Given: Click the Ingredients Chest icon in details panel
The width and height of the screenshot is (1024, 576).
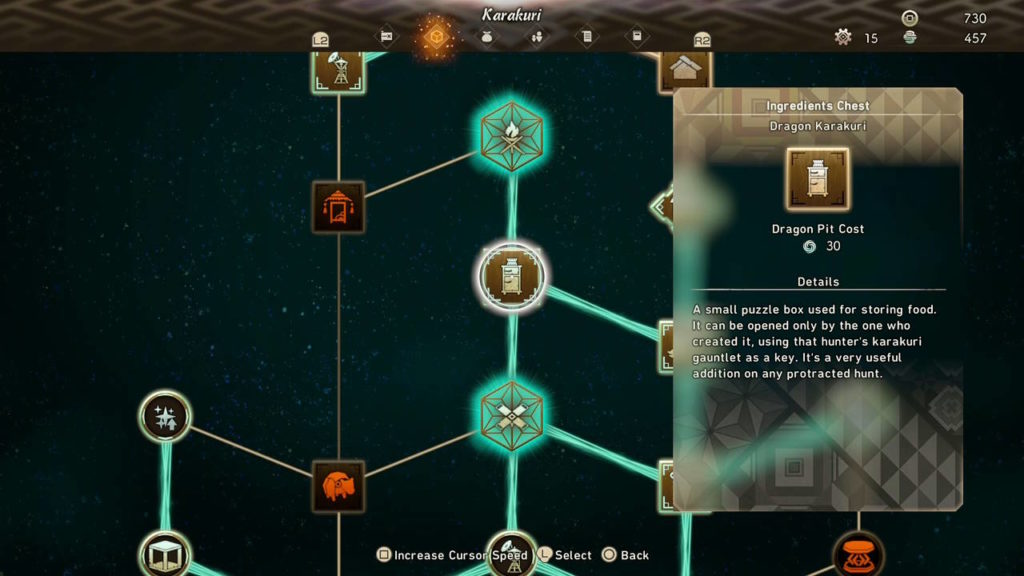Looking at the screenshot, I should (818, 180).
